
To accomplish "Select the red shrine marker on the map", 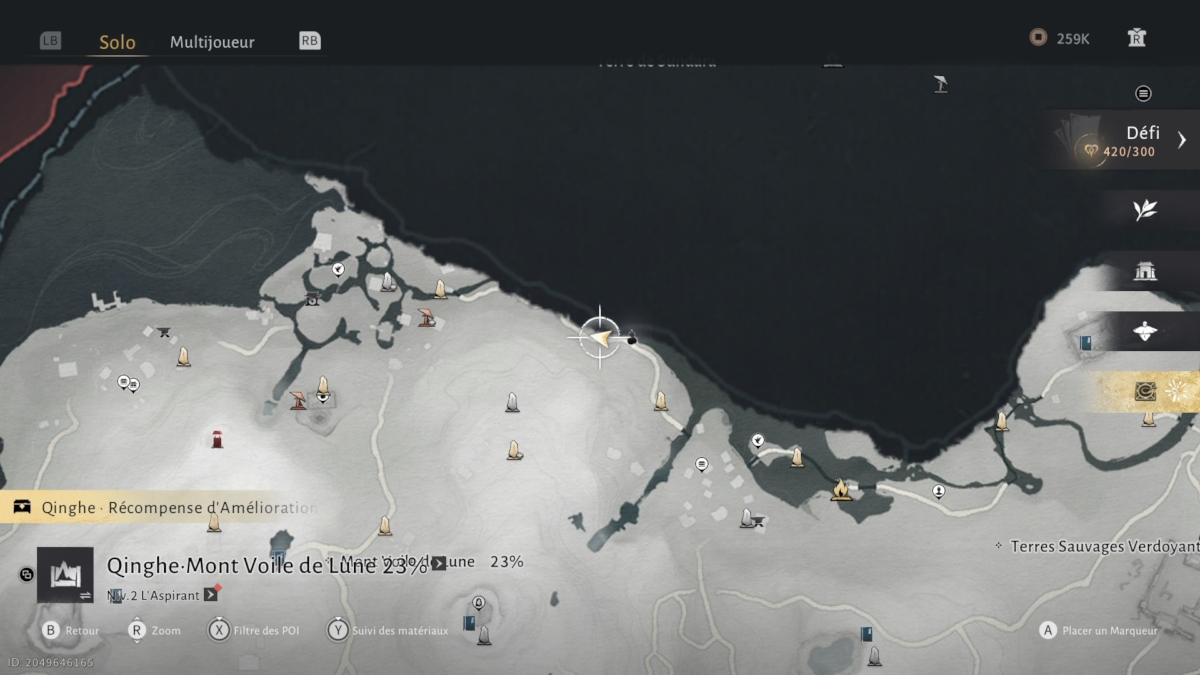I will [217, 438].
